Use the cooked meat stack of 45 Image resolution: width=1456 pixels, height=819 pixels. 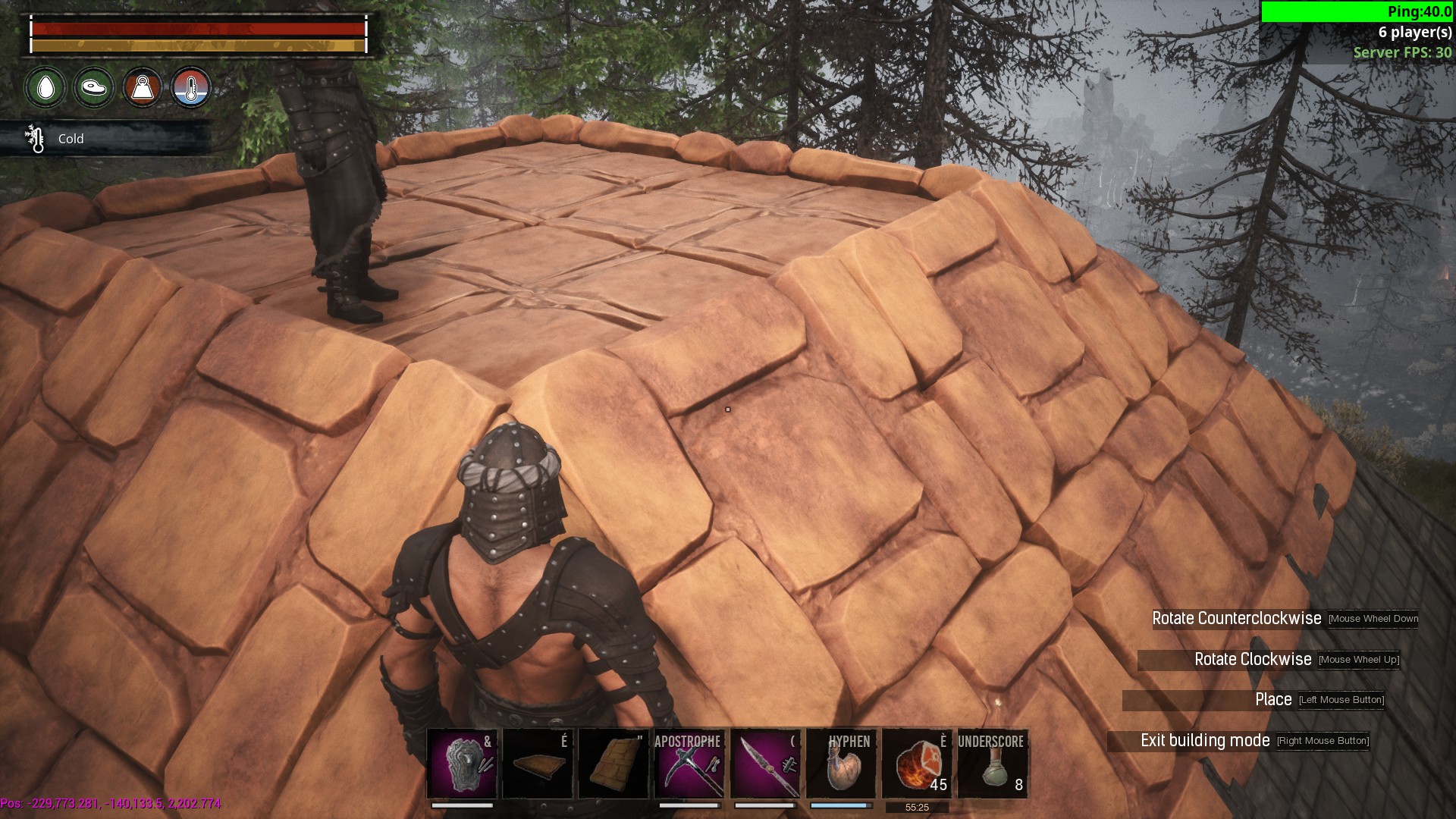[x=917, y=764]
